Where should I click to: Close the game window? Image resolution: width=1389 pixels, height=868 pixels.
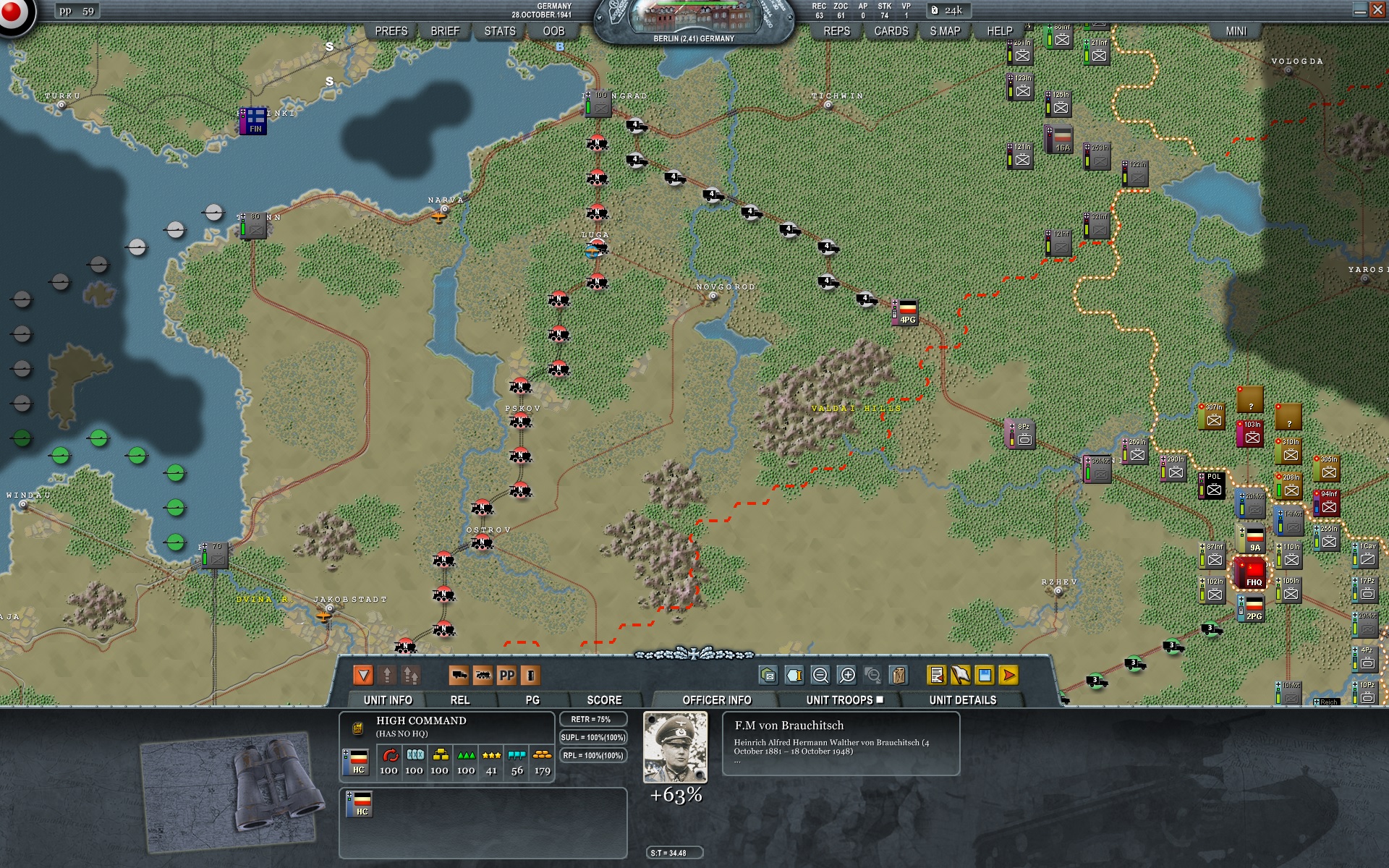[x=1378, y=10]
